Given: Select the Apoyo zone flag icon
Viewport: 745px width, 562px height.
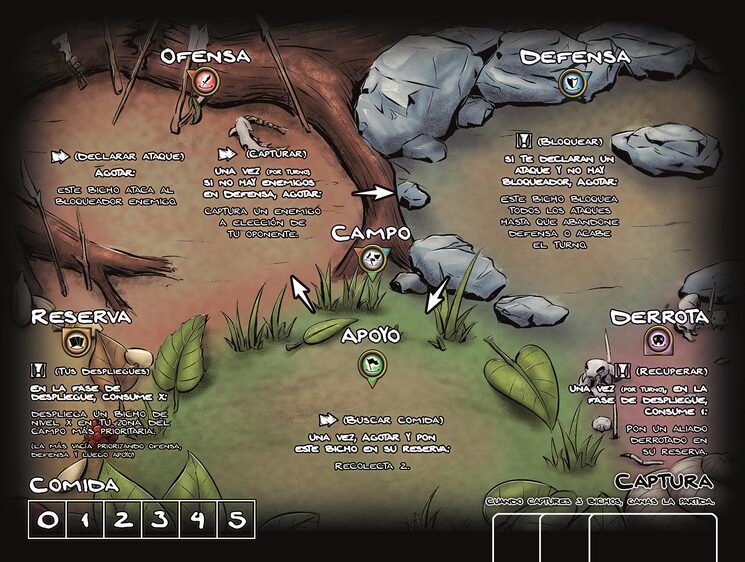Looking at the screenshot, I should [372, 363].
